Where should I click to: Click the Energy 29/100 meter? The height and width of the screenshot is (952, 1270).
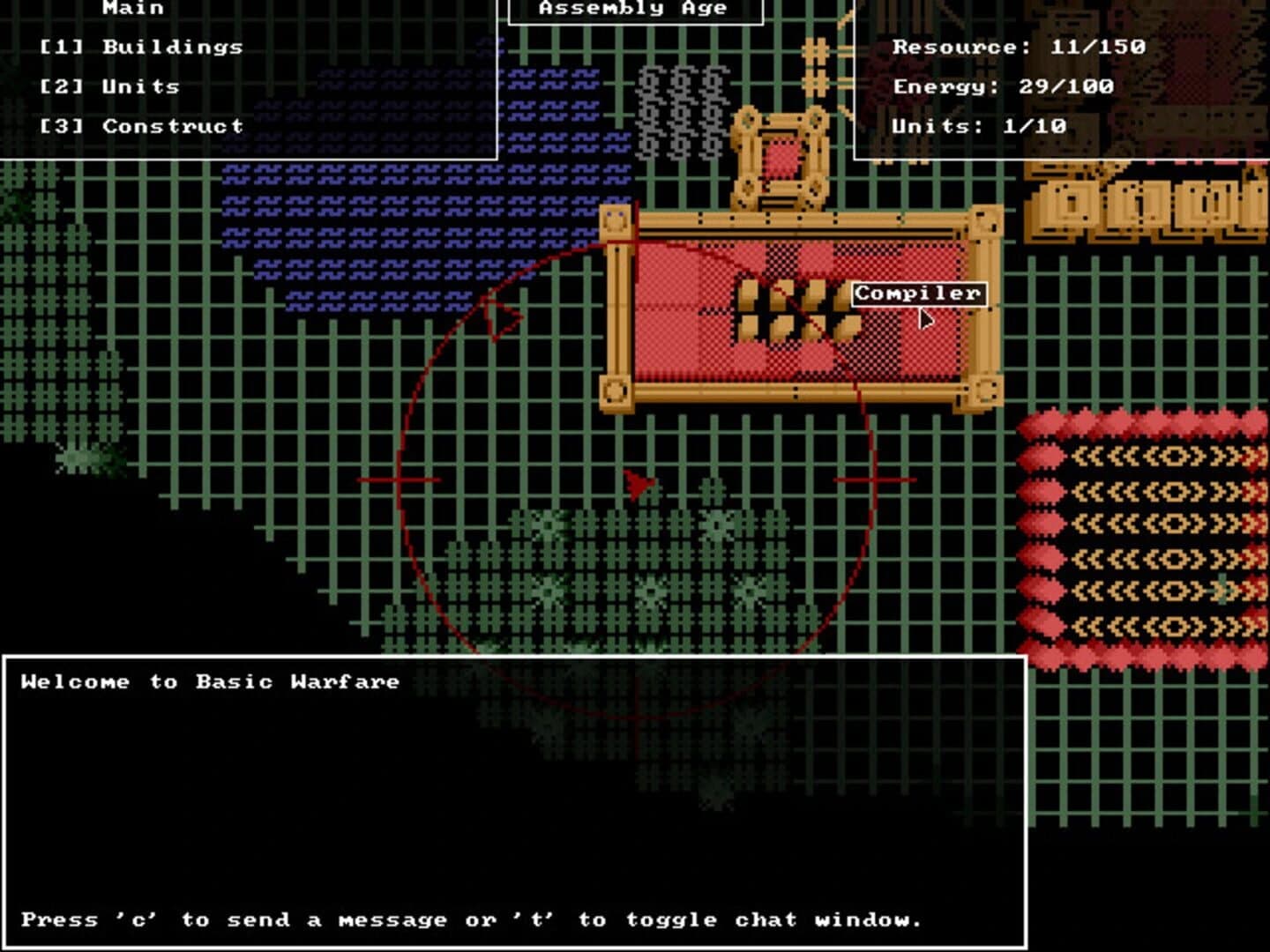(x=1004, y=86)
